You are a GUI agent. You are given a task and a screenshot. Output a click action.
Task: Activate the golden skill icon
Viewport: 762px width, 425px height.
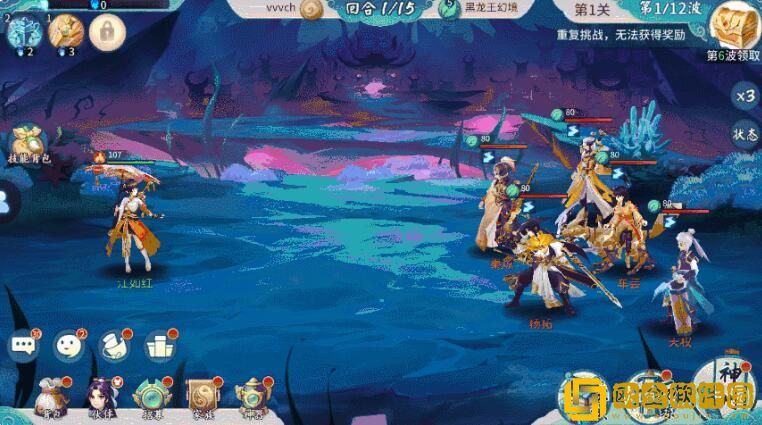63,32
